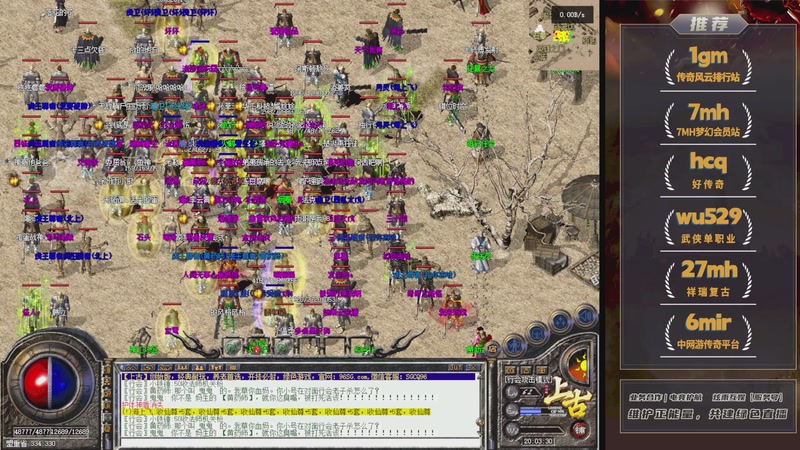Open the hcq banner link

(708, 173)
